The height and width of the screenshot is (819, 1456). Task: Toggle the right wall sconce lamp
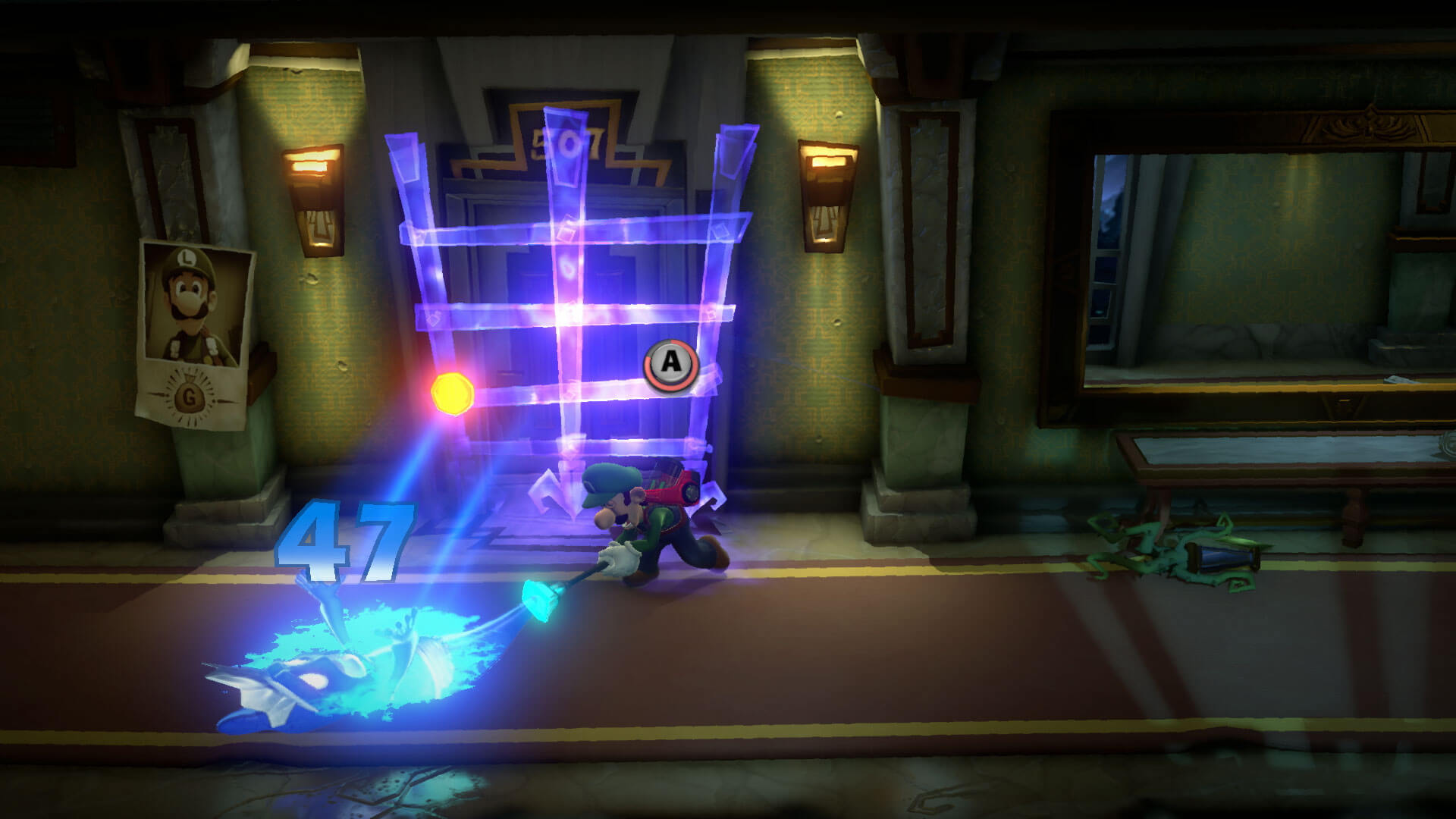point(827,197)
